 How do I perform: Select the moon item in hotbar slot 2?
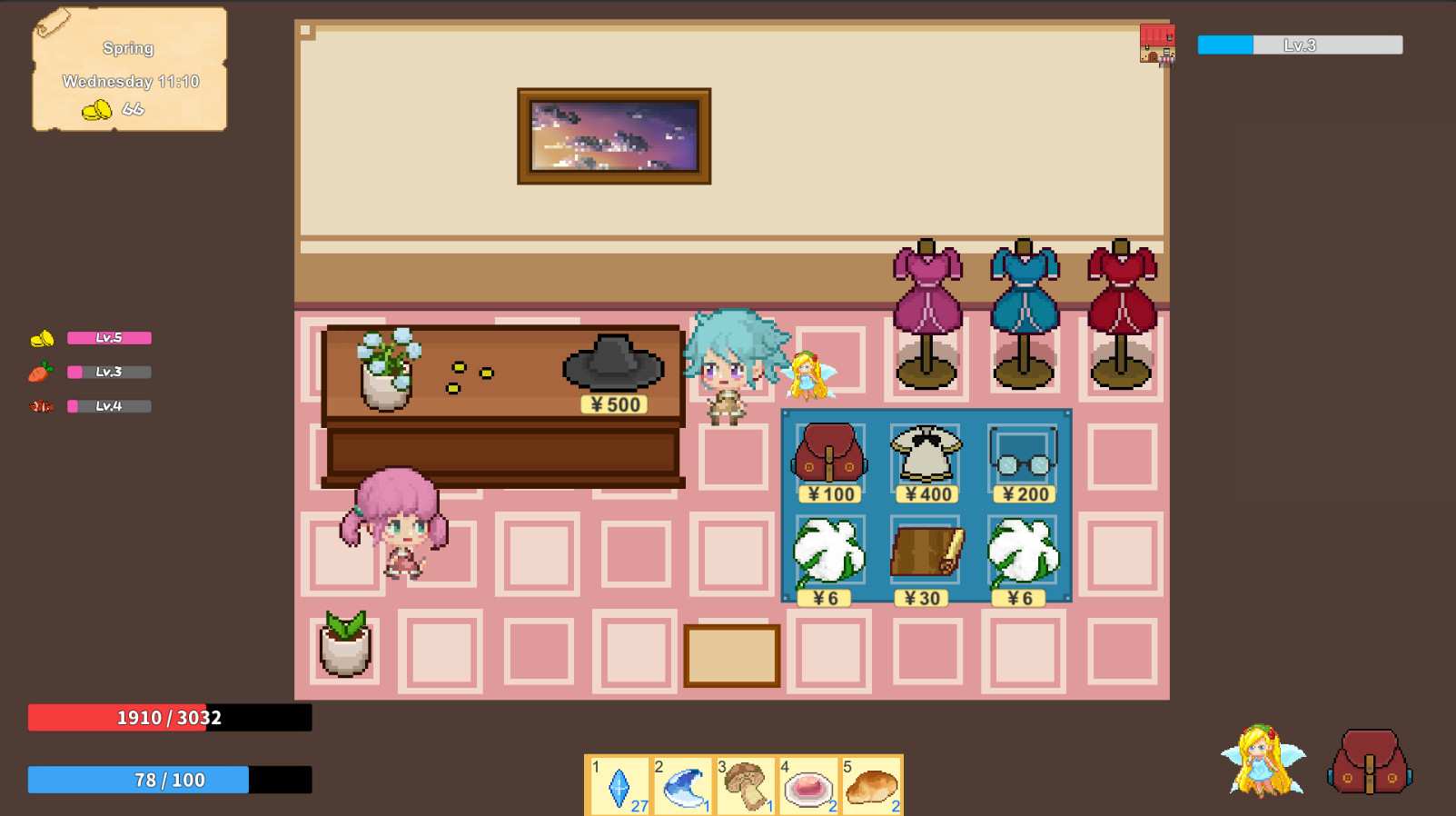pyautogui.click(x=682, y=784)
